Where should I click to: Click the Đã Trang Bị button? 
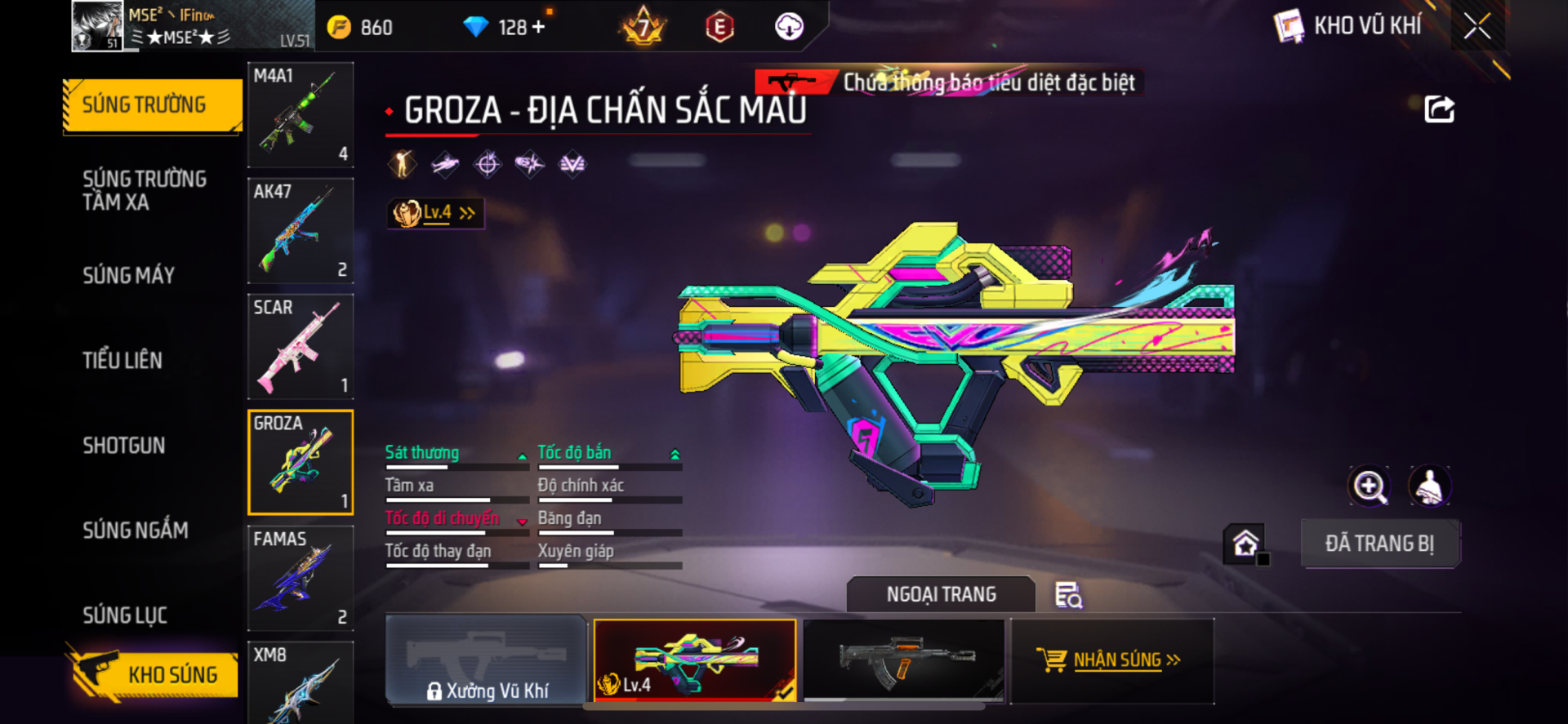(x=1379, y=544)
